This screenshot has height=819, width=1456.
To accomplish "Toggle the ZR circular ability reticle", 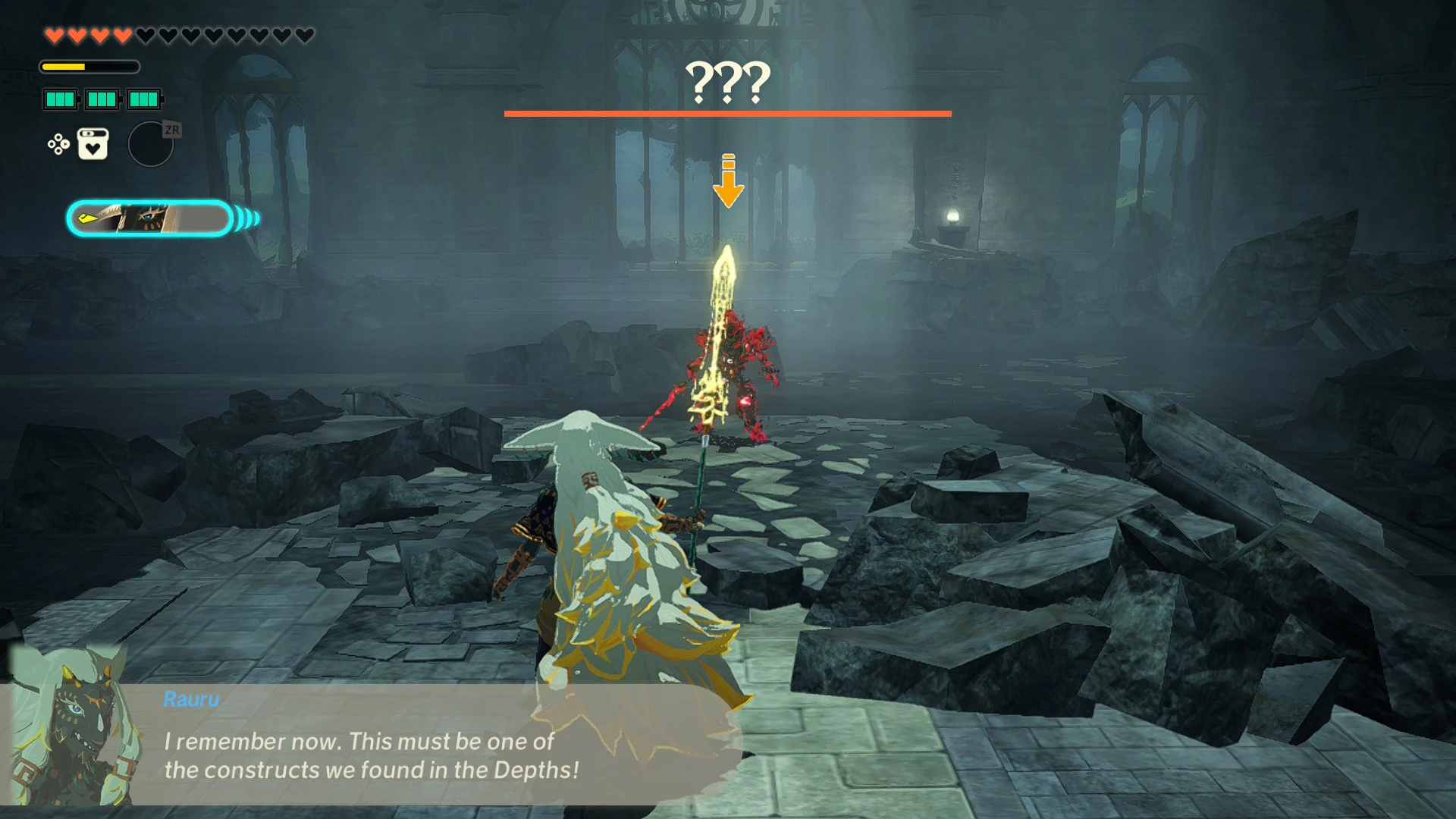I will pos(151,144).
